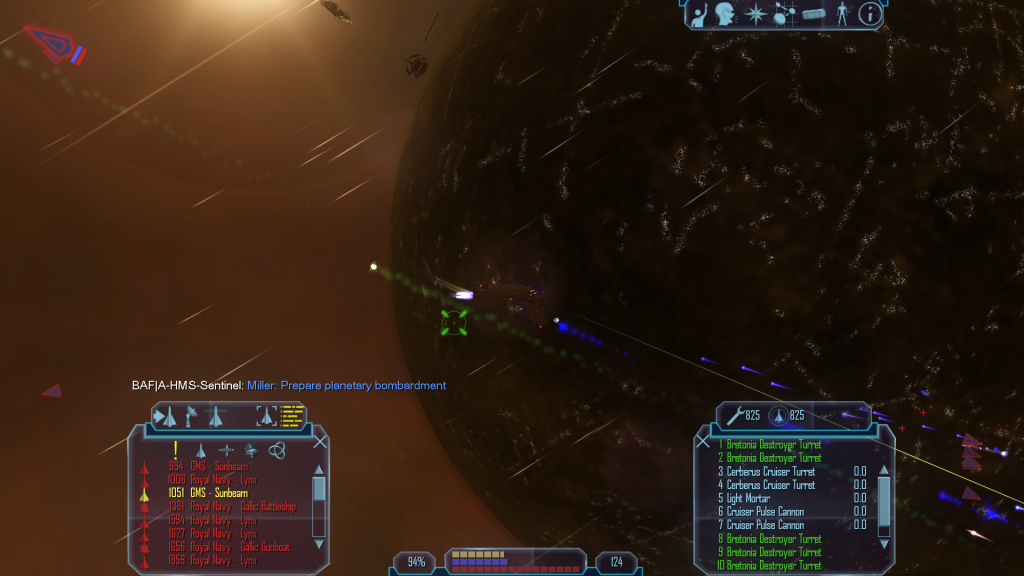
Task: Select Royal Navy Gallic Gunboat contact
Action: (x=241, y=547)
